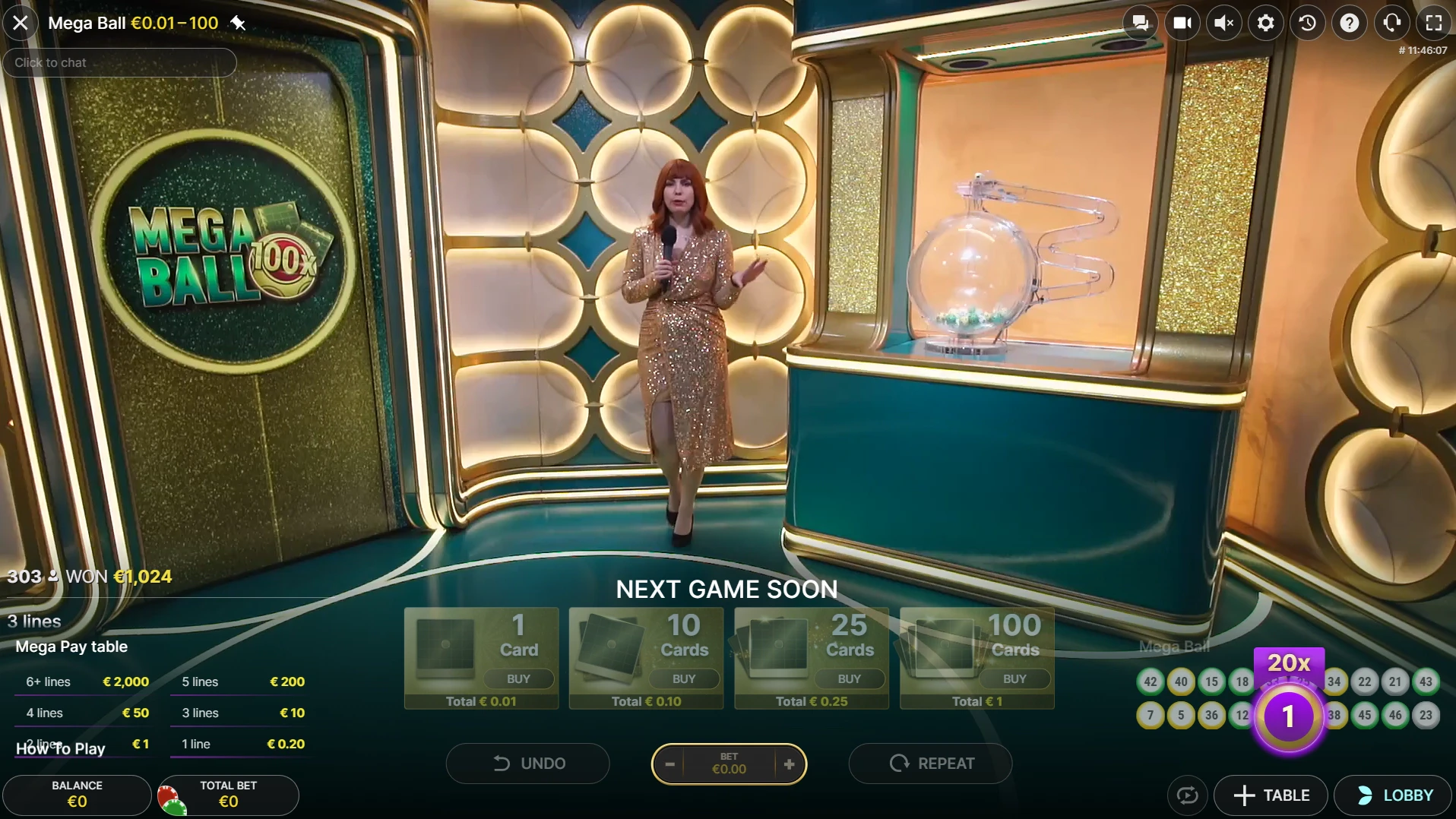The height and width of the screenshot is (819, 1456).
Task: Repeat the previous bet
Action: 931,763
